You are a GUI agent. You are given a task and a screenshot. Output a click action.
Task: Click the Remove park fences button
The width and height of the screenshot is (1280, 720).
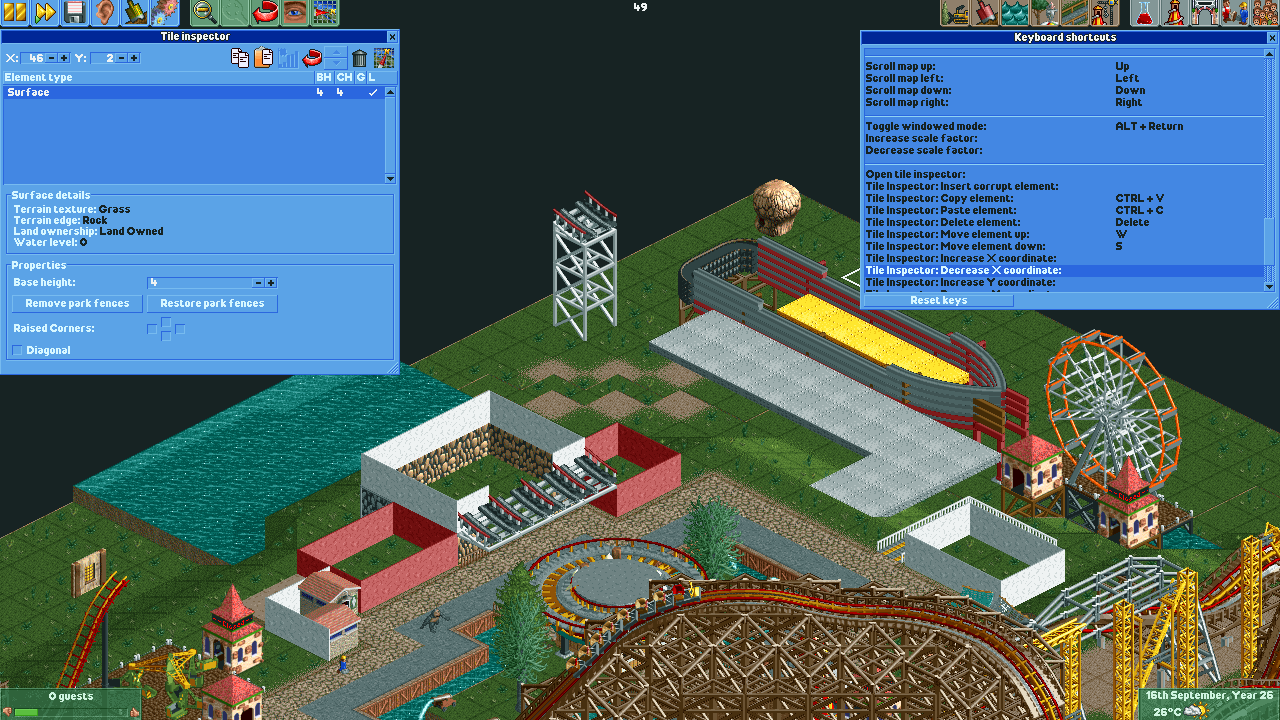[77, 303]
